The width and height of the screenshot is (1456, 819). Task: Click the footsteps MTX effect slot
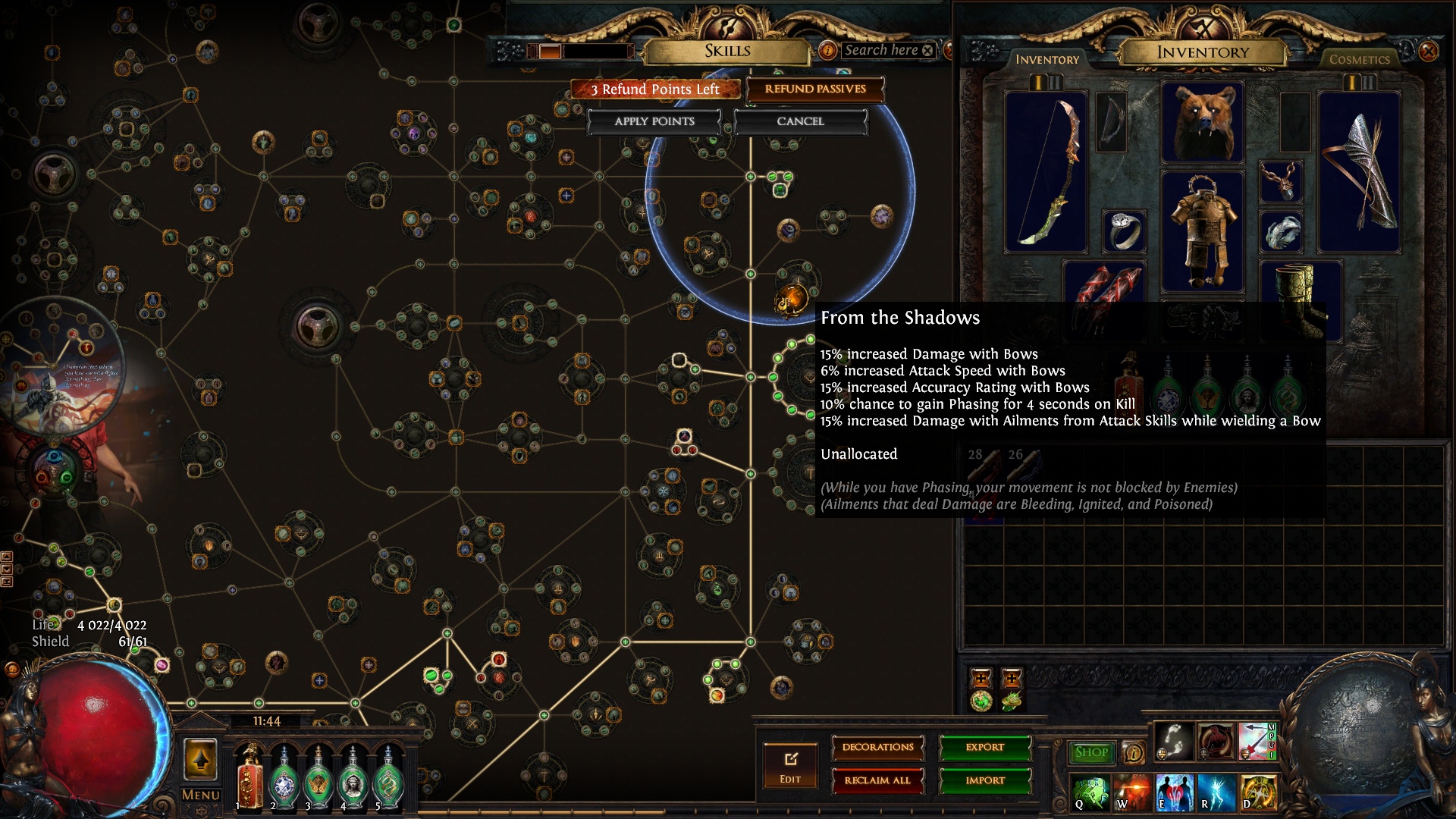[1174, 742]
